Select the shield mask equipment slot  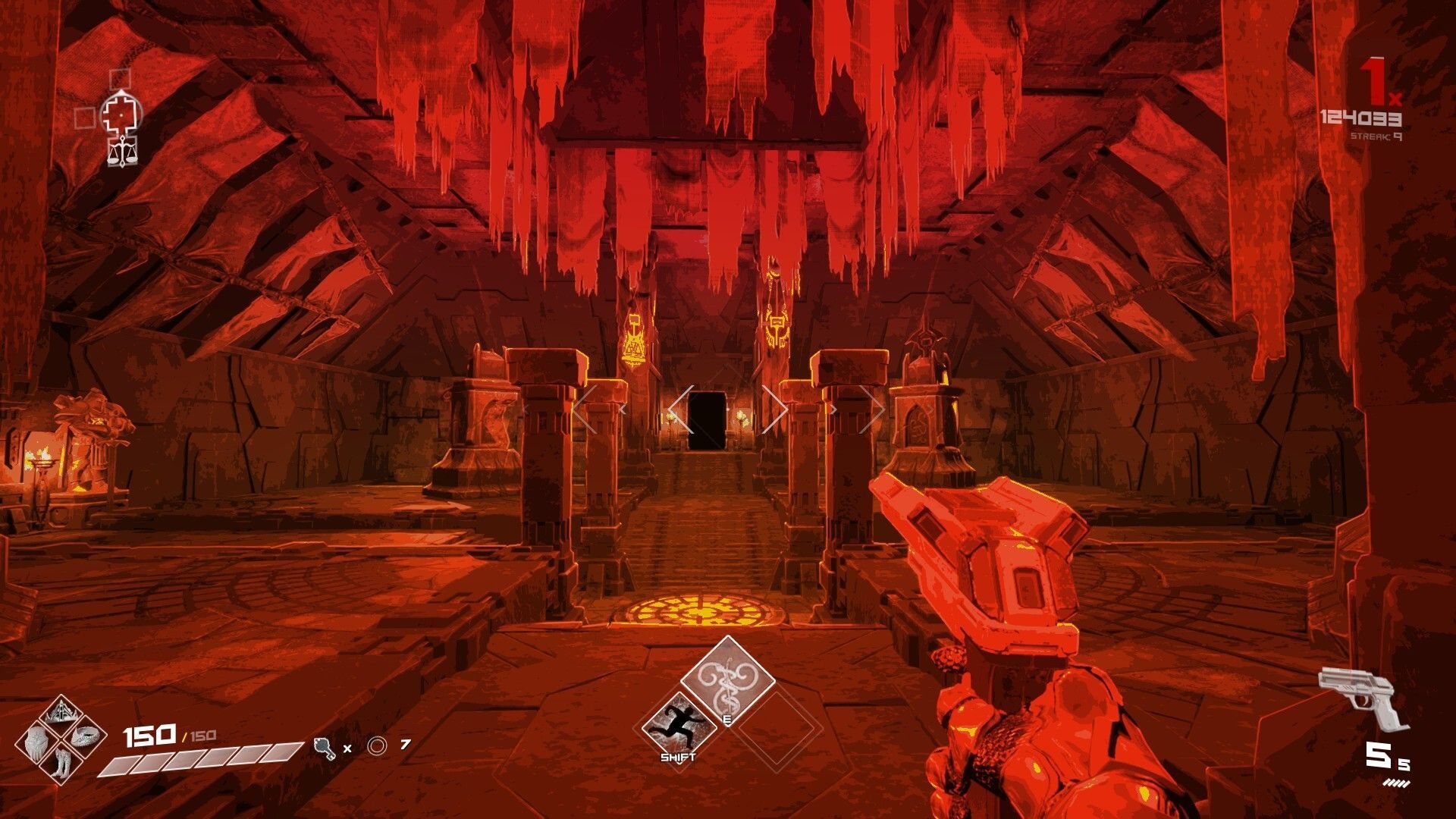[36, 741]
